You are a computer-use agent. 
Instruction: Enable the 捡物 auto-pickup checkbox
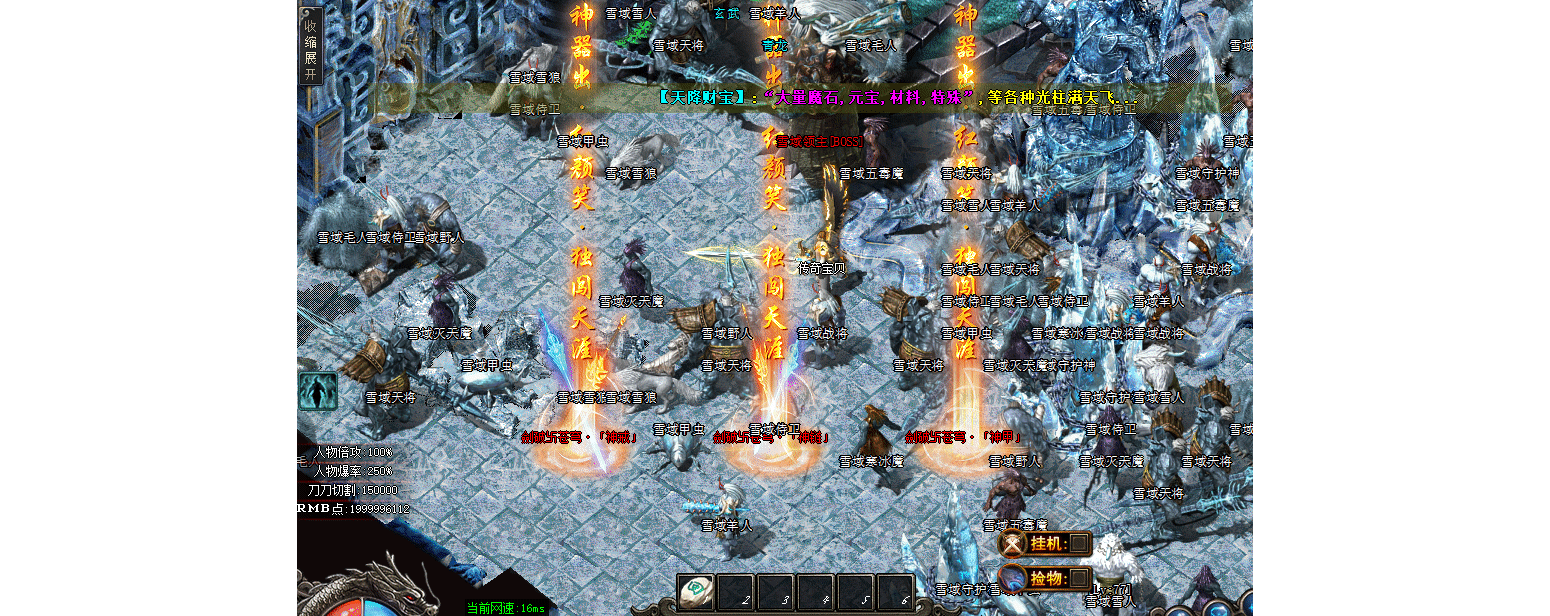tap(1079, 578)
